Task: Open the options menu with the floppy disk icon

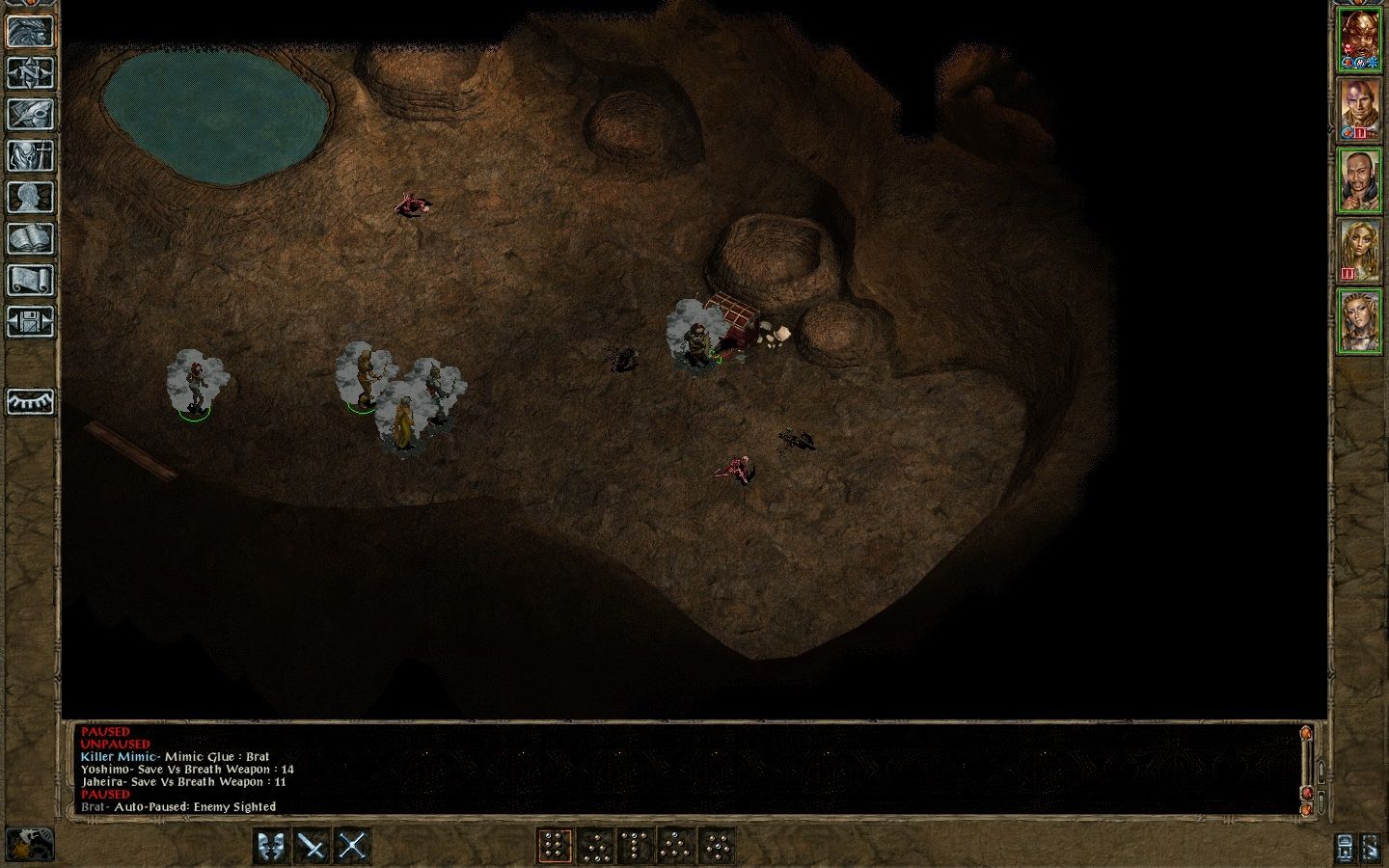Action: pos(30,321)
